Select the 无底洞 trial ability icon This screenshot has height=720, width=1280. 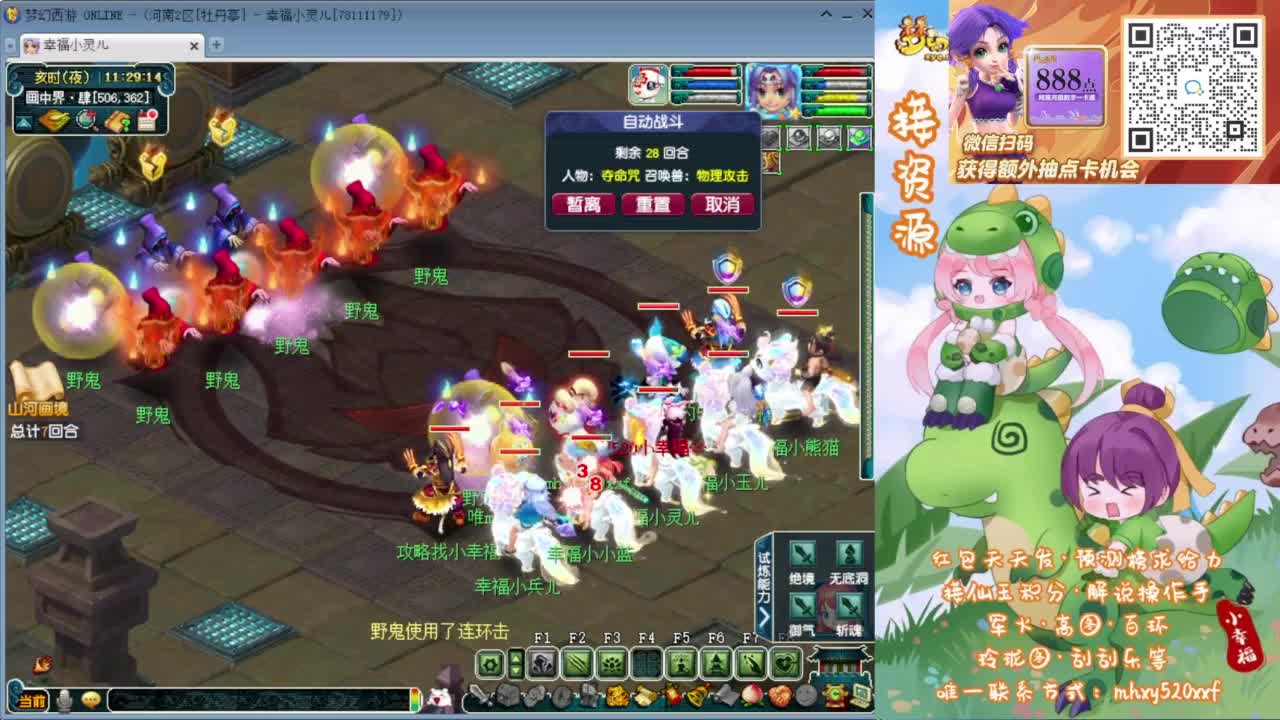(848, 552)
